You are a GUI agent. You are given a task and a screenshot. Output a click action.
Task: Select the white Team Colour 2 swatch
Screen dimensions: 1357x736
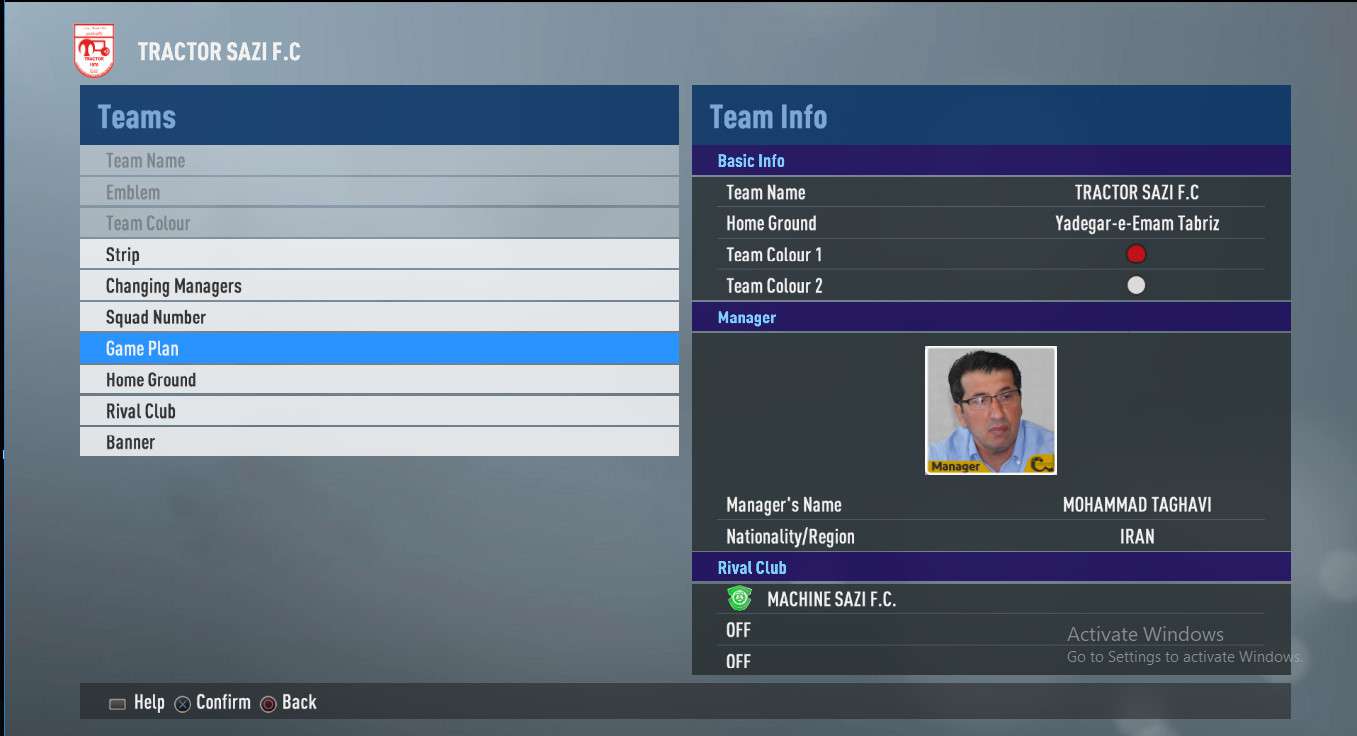[1136, 285]
